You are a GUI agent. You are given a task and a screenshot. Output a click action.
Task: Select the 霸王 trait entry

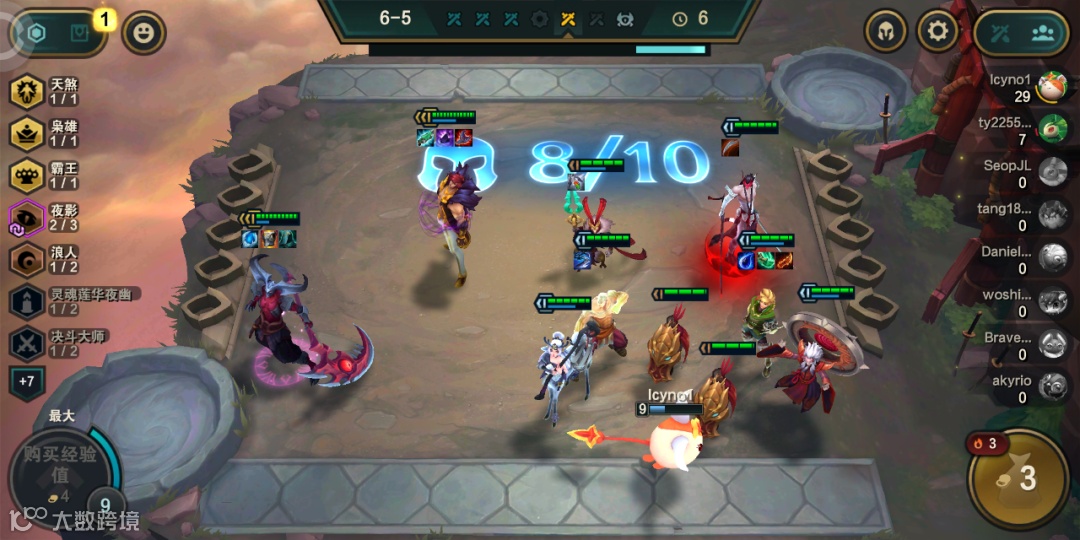45,176
